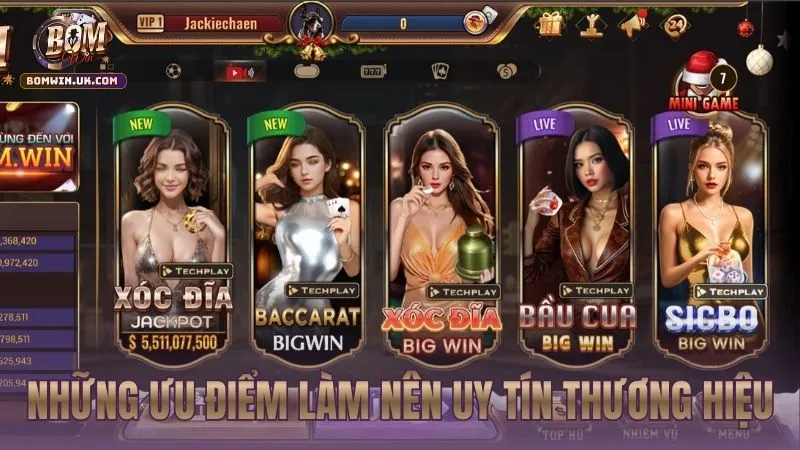Click the player avatar portrait
800x450 pixels.
[311, 22]
